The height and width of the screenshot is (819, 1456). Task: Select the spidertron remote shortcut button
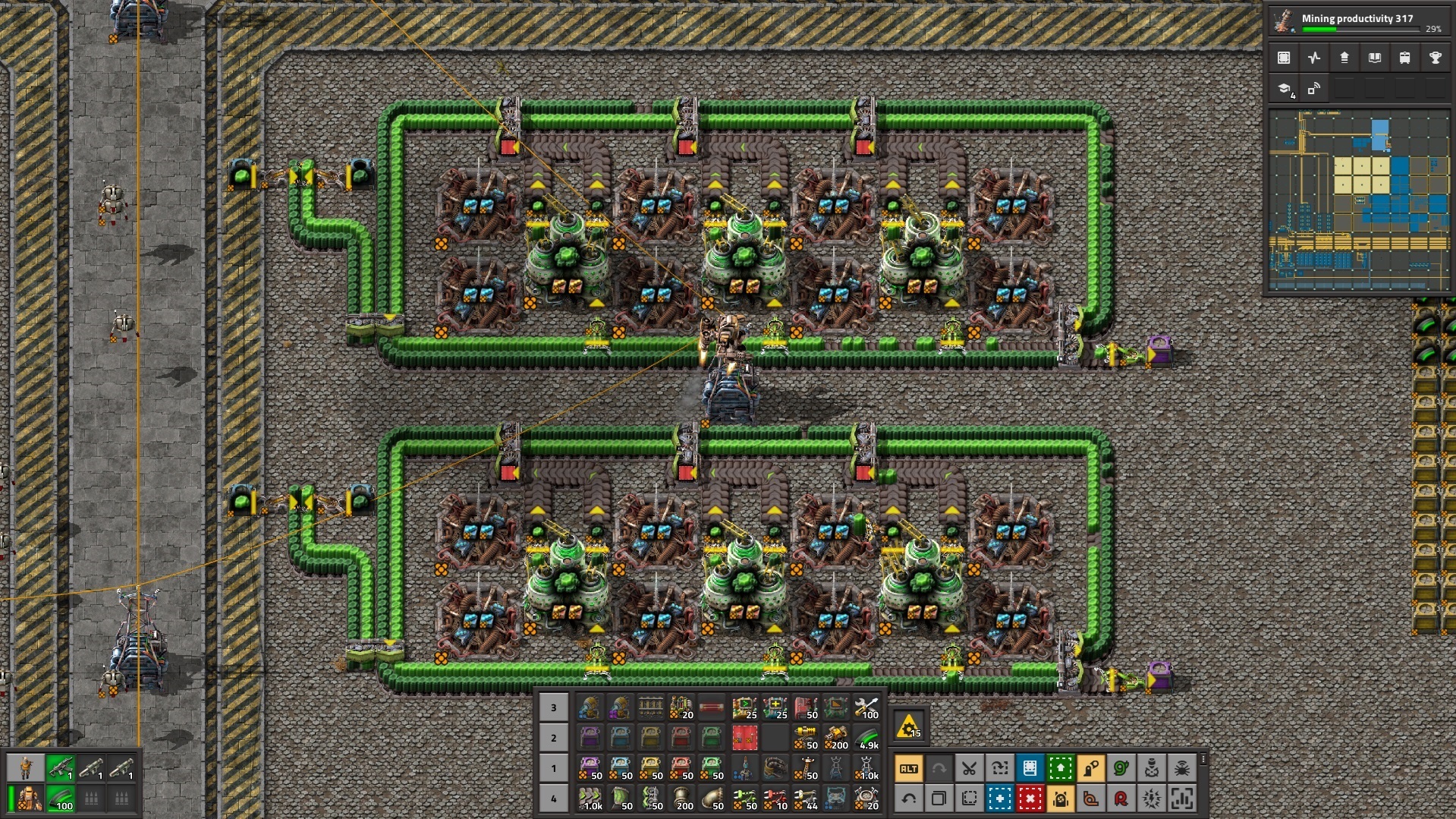pyautogui.click(x=1181, y=769)
